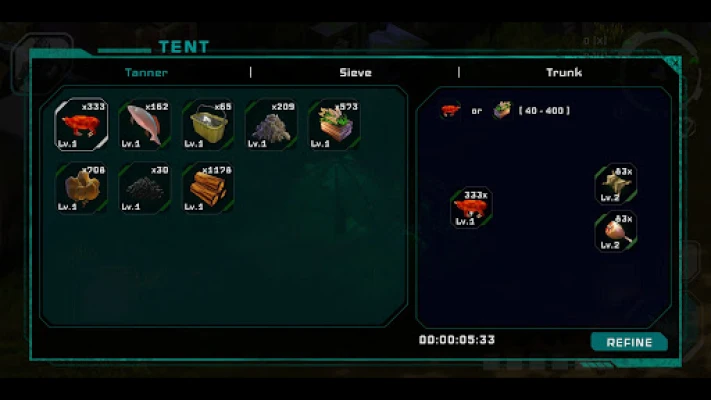Screen dimensions: 711x400
Task: Select the Lv.2 meat leg output slot
Action: coord(616,231)
